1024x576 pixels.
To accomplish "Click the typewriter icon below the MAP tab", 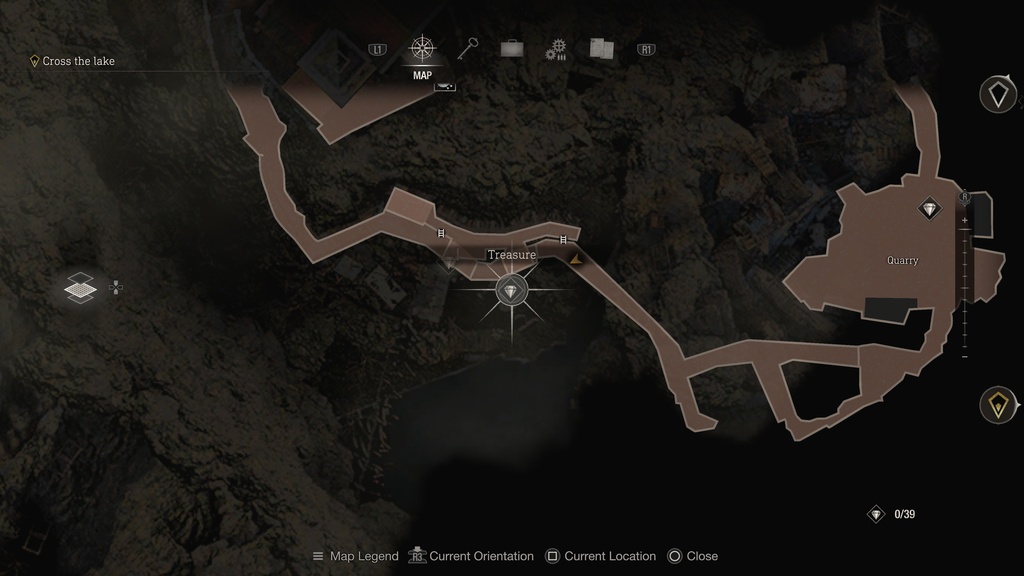I will point(445,87).
